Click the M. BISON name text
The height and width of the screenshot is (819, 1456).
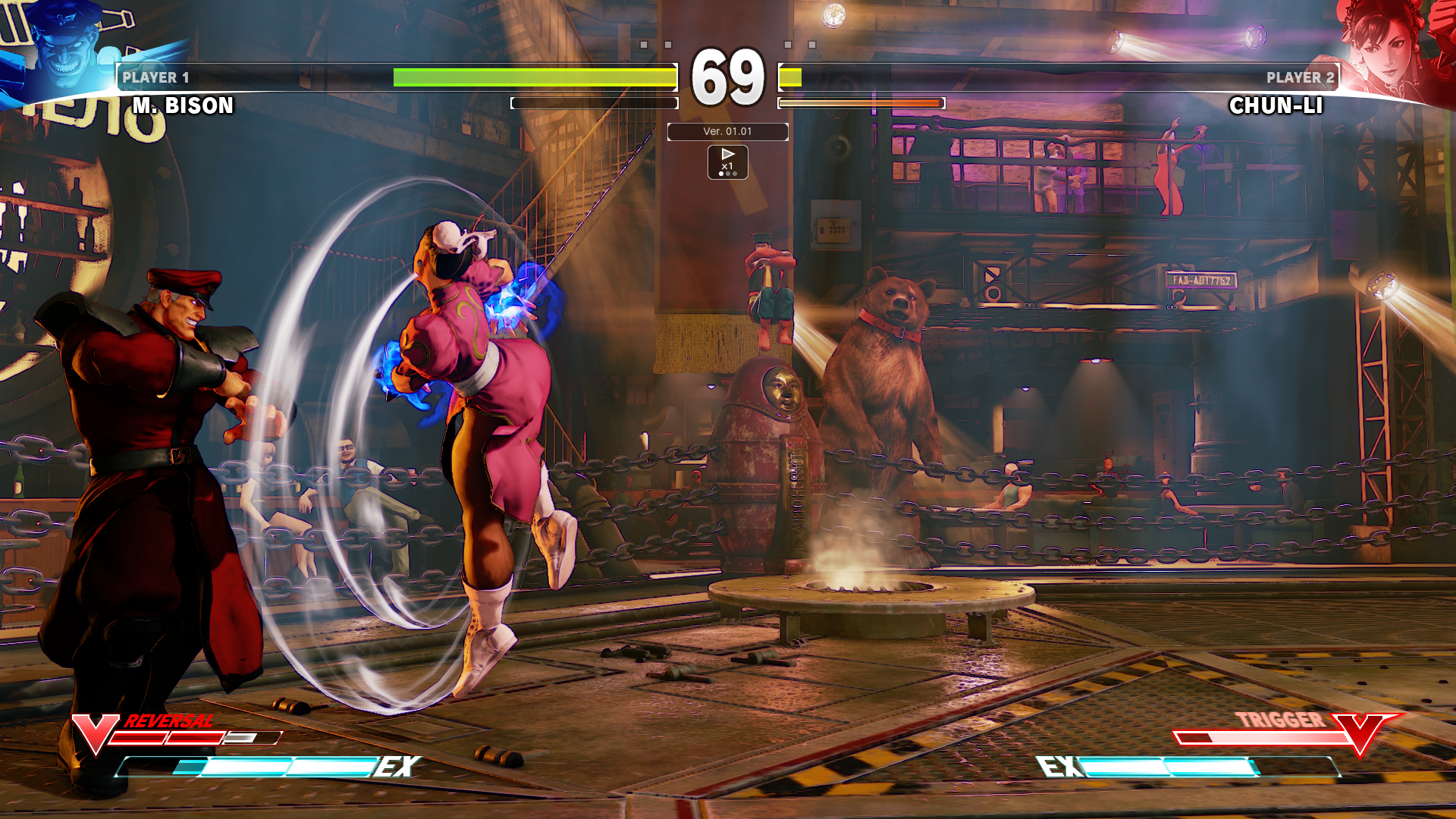[x=184, y=106]
